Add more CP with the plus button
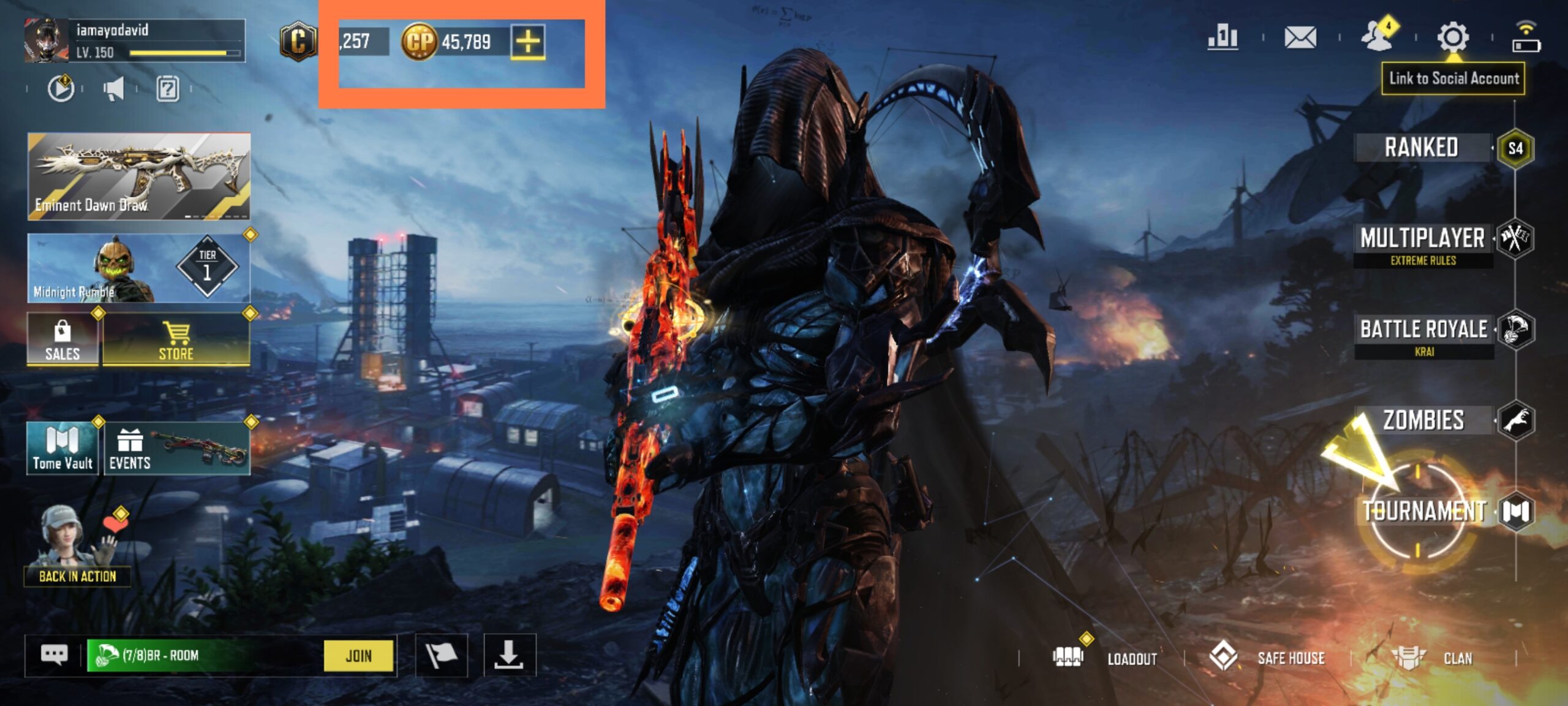Viewport: 1568px width, 706px height. [527, 42]
